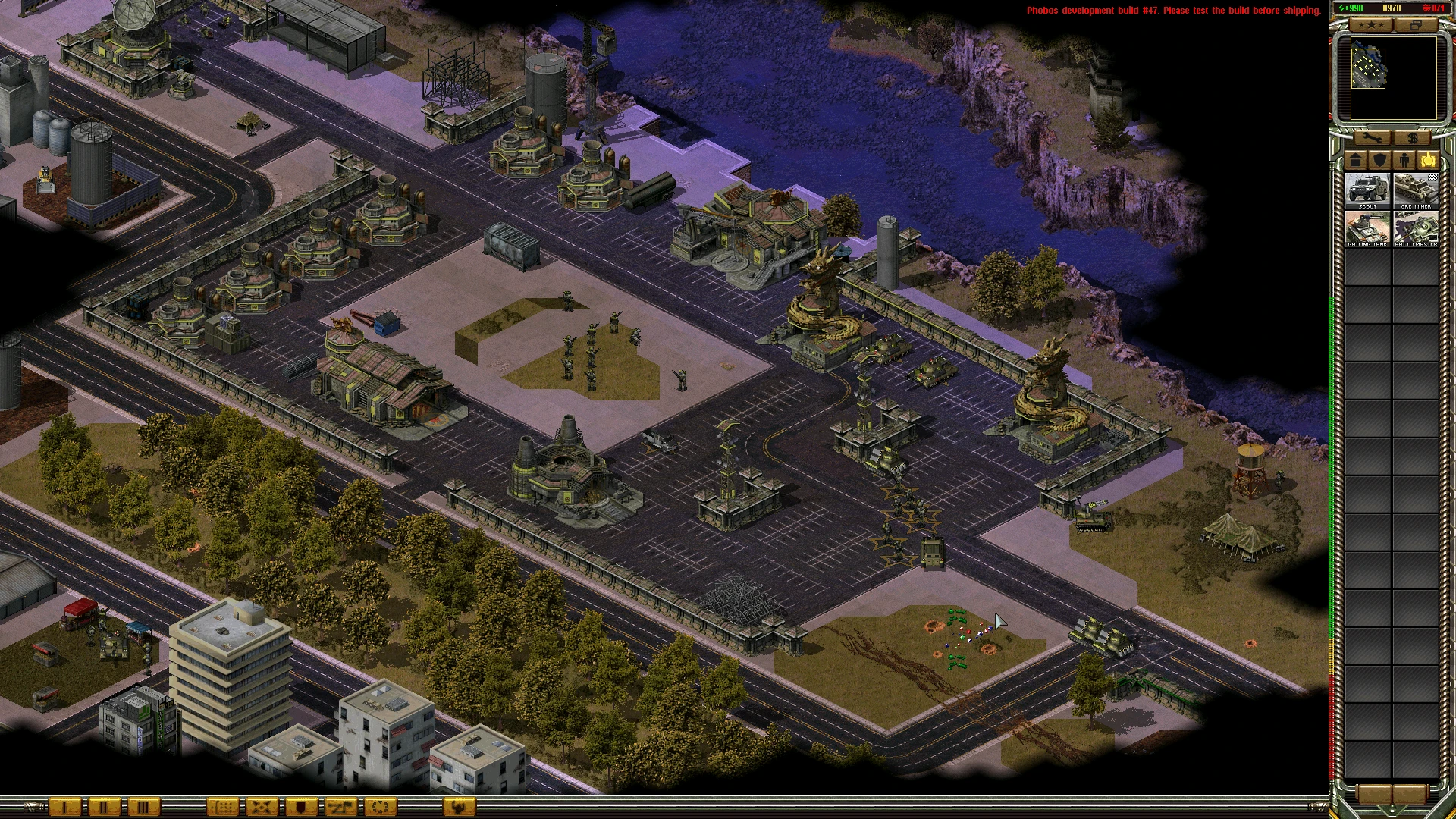Screen dimensions: 1456x819
Task: Queue a Scout vehicle for production
Action: pos(1367,191)
